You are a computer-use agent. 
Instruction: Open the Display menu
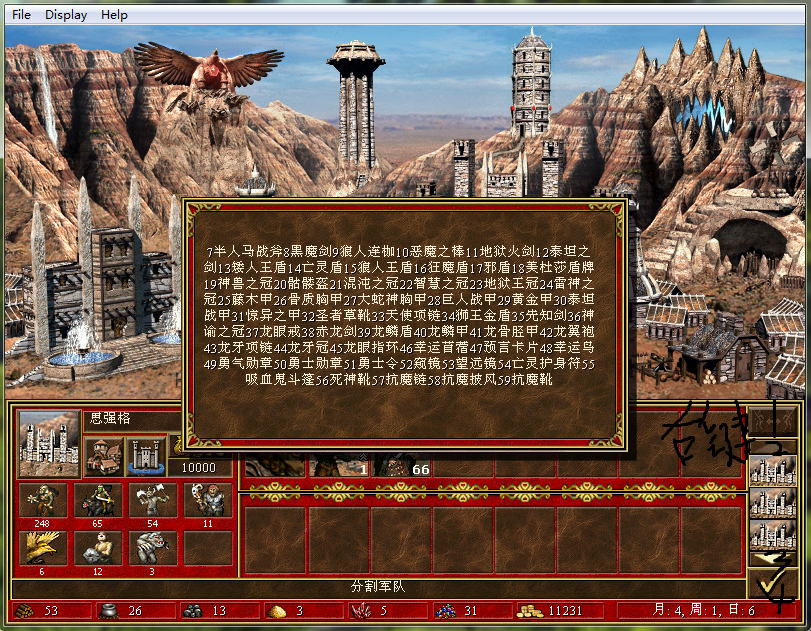point(66,15)
